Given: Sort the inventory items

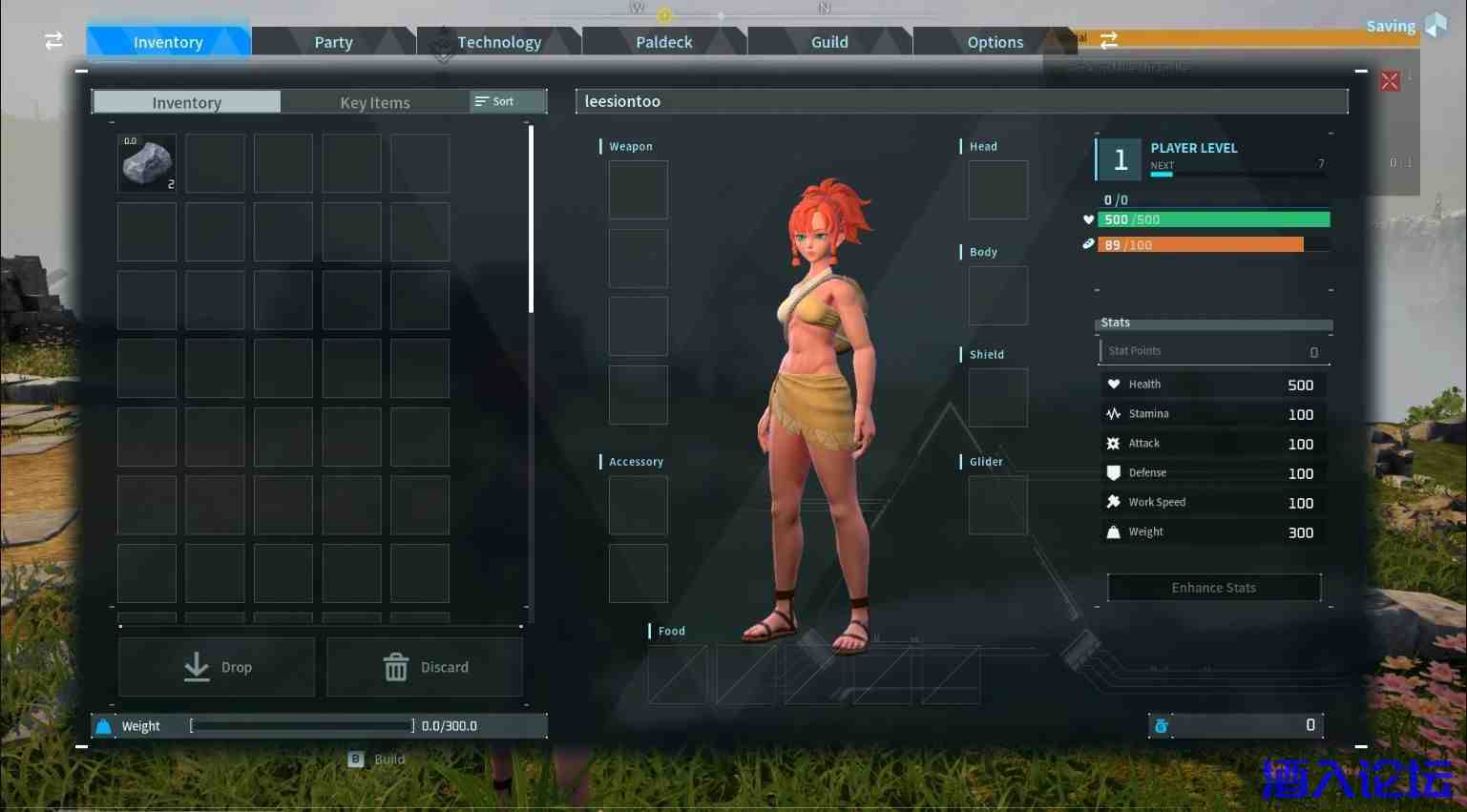Looking at the screenshot, I should 495,101.
